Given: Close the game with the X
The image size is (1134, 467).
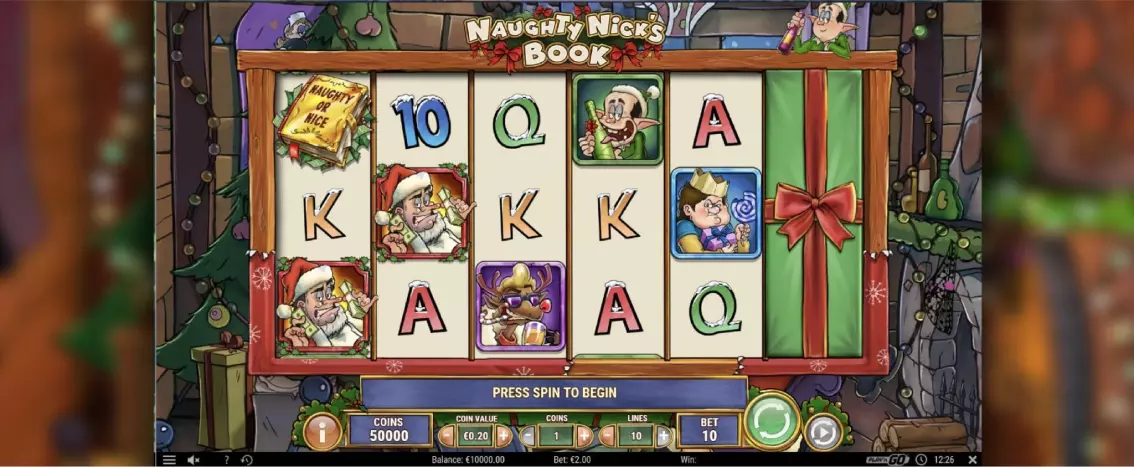Looking at the screenshot, I should coord(972,460).
